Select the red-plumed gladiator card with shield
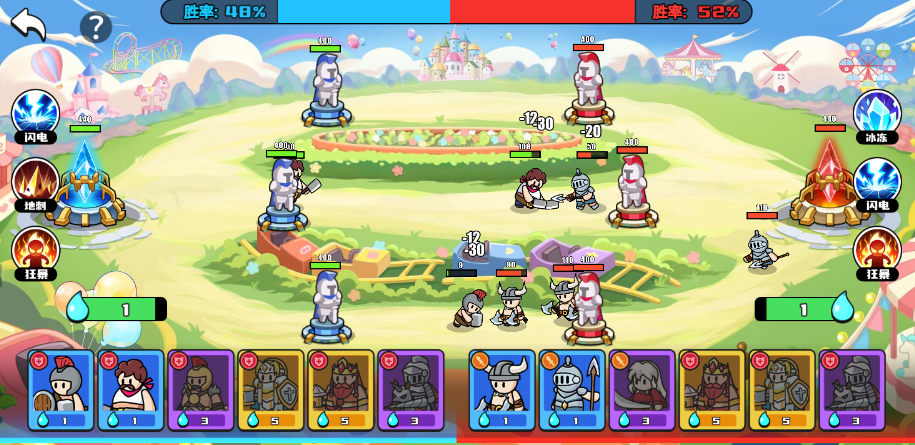The image size is (915, 445). pos(62,389)
